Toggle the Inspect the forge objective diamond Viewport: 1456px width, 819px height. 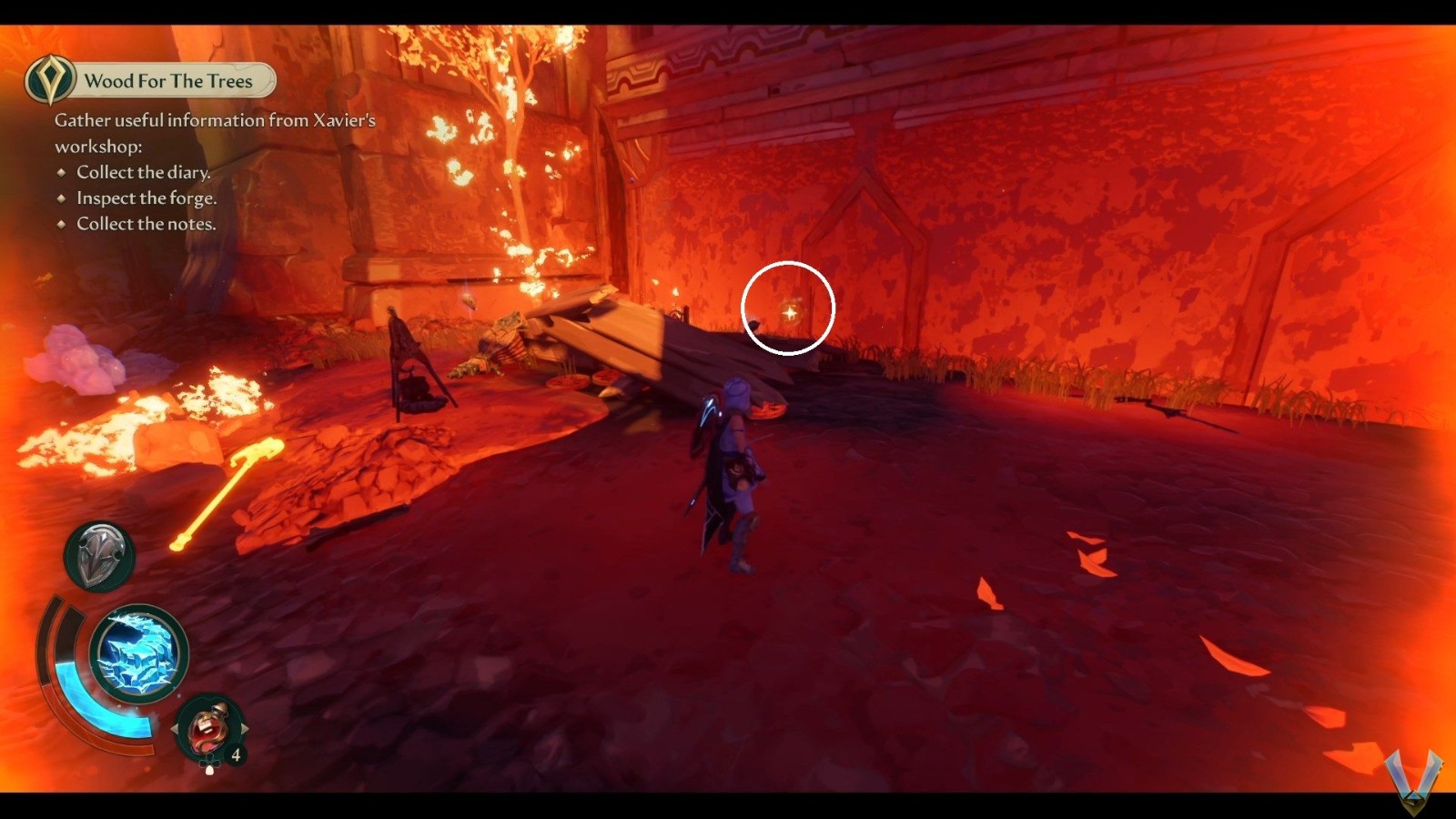click(x=60, y=198)
